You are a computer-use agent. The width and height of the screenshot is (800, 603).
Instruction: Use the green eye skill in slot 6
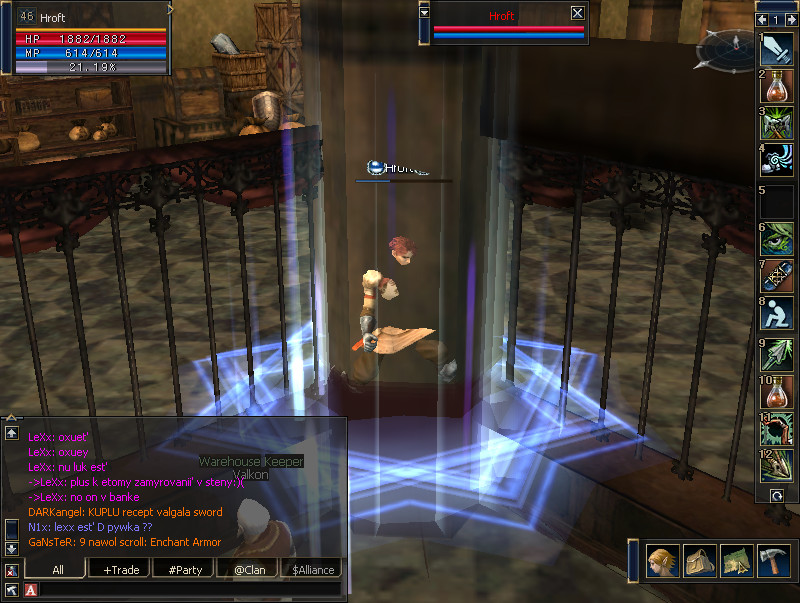coord(777,238)
